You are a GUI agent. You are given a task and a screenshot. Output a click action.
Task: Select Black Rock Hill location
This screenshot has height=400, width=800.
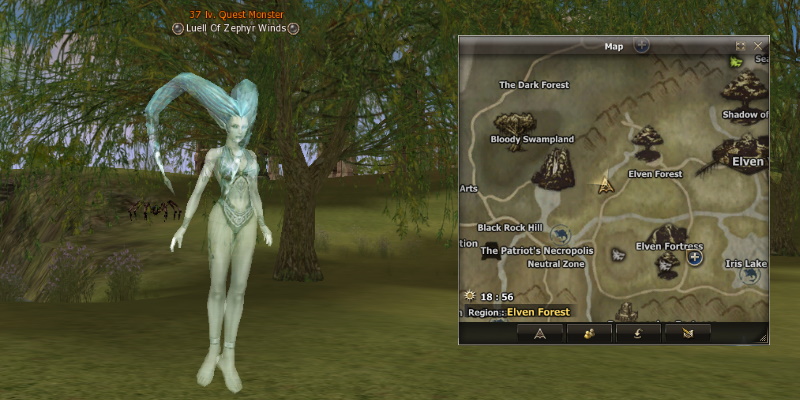pyautogui.click(x=509, y=227)
